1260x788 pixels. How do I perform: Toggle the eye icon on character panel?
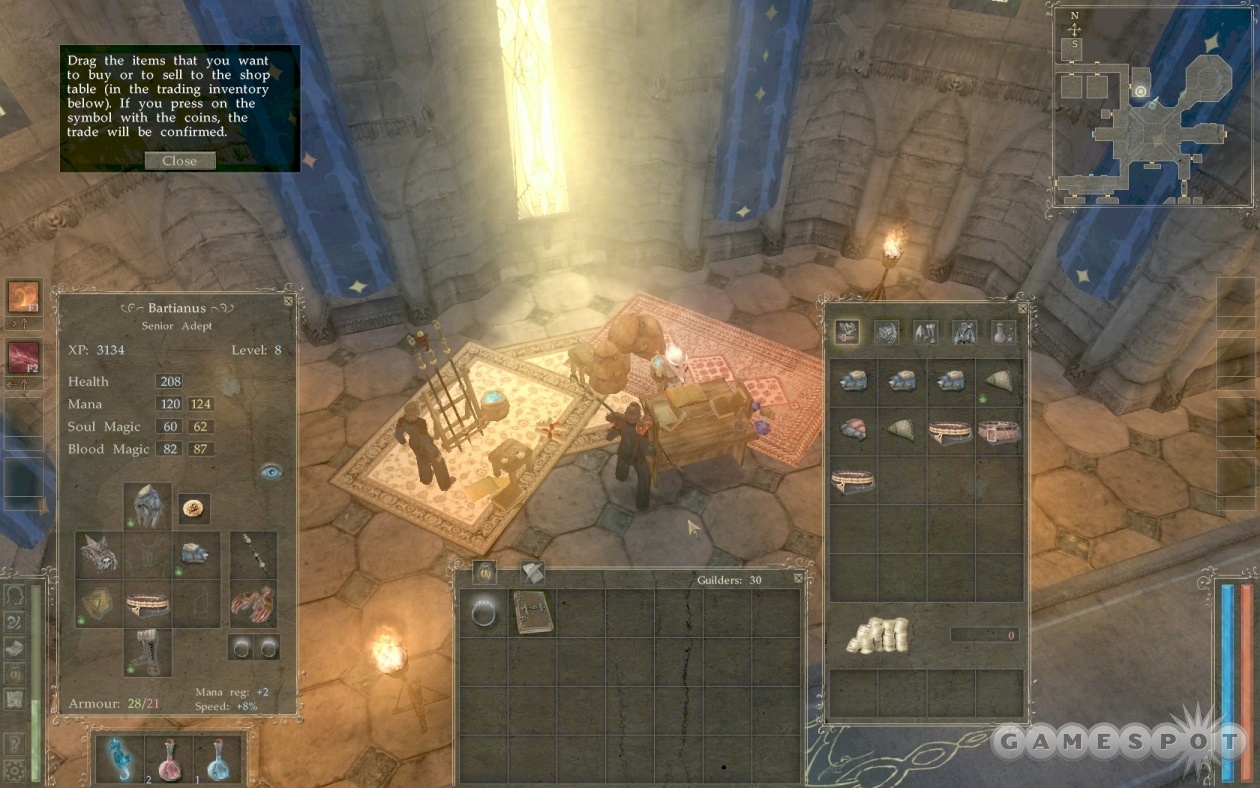click(270, 471)
